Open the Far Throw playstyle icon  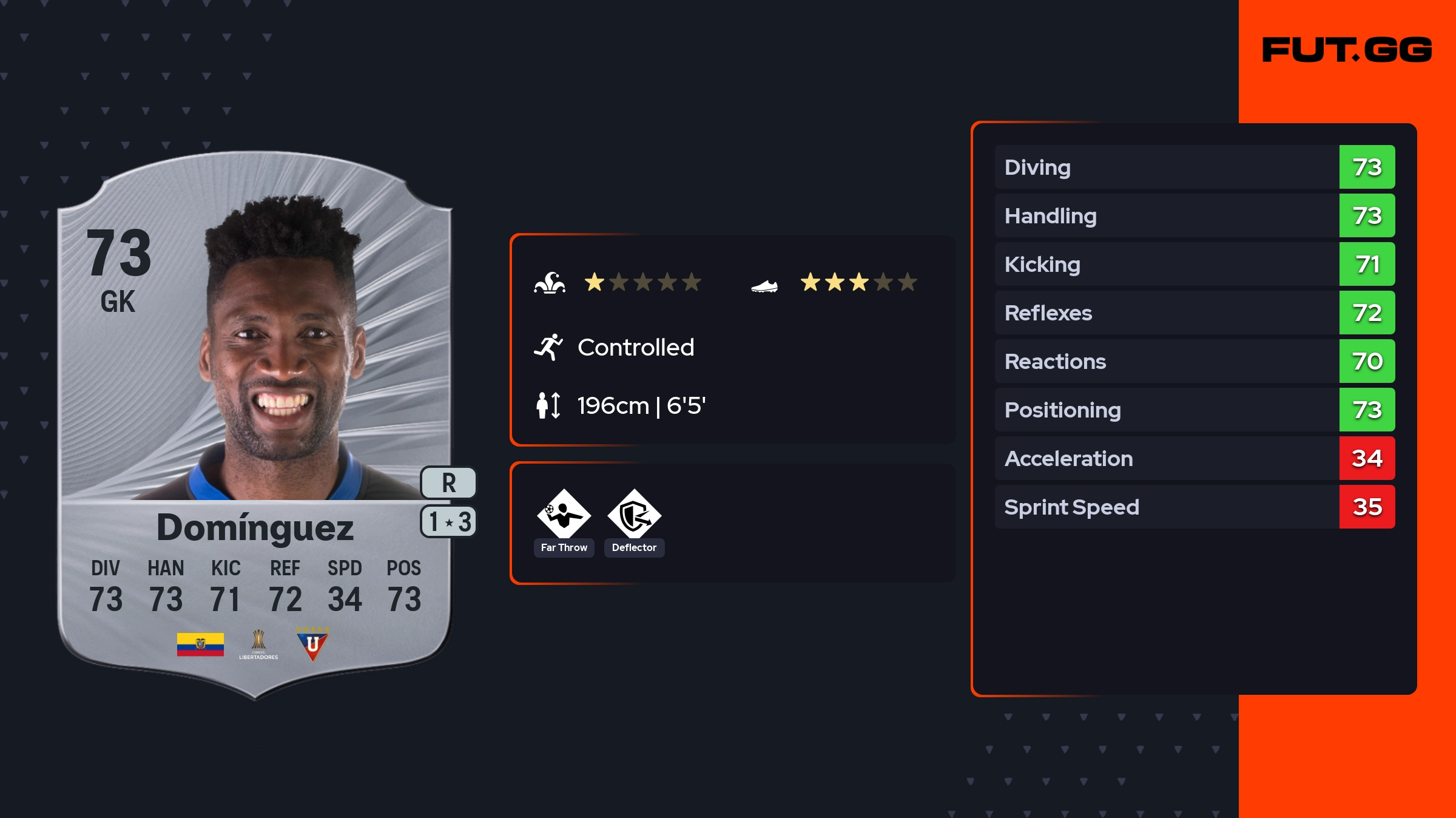coord(564,515)
